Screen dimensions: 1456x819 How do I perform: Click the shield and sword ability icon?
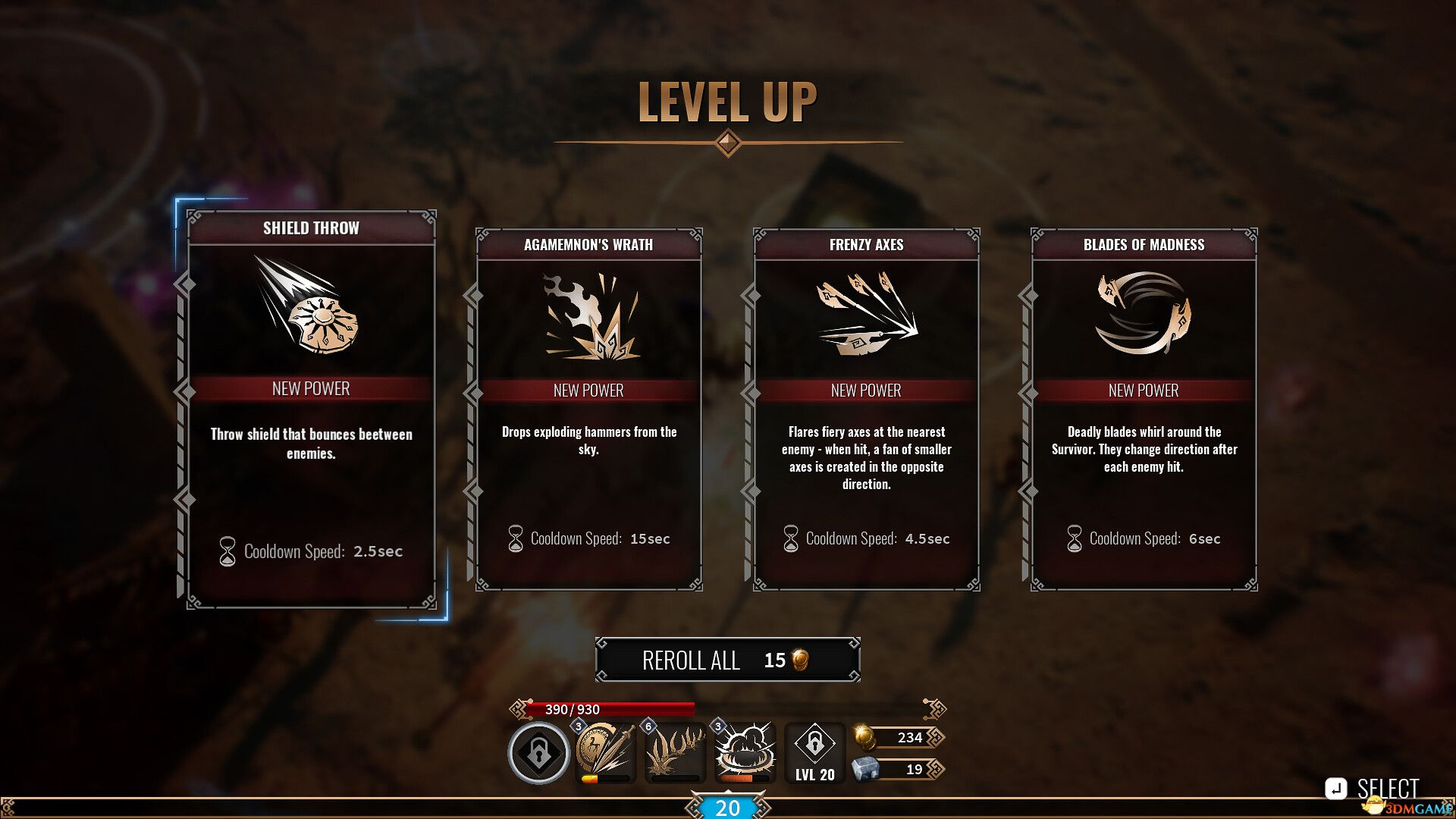605,752
